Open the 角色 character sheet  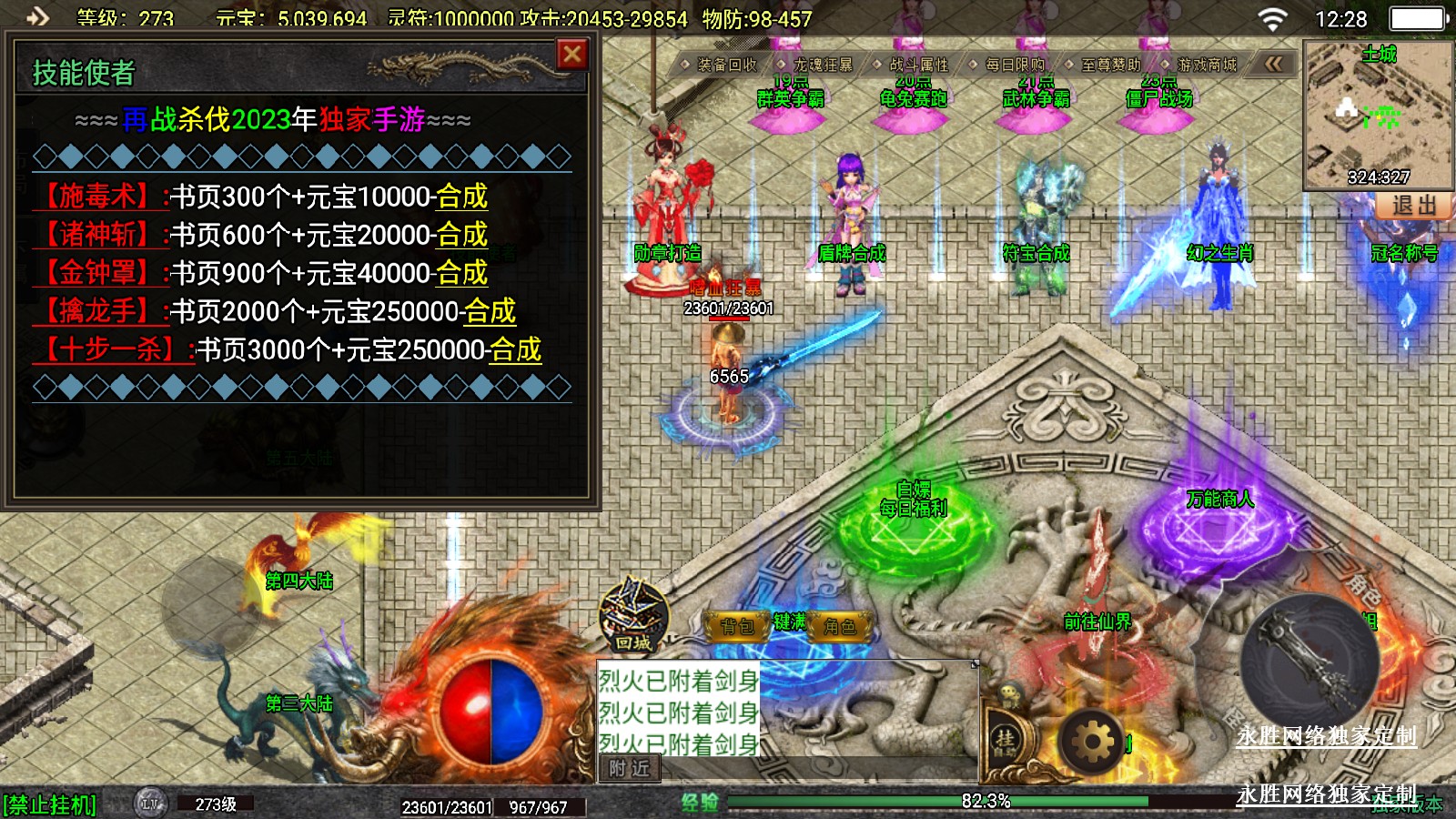pyautogui.click(x=839, y=626)
